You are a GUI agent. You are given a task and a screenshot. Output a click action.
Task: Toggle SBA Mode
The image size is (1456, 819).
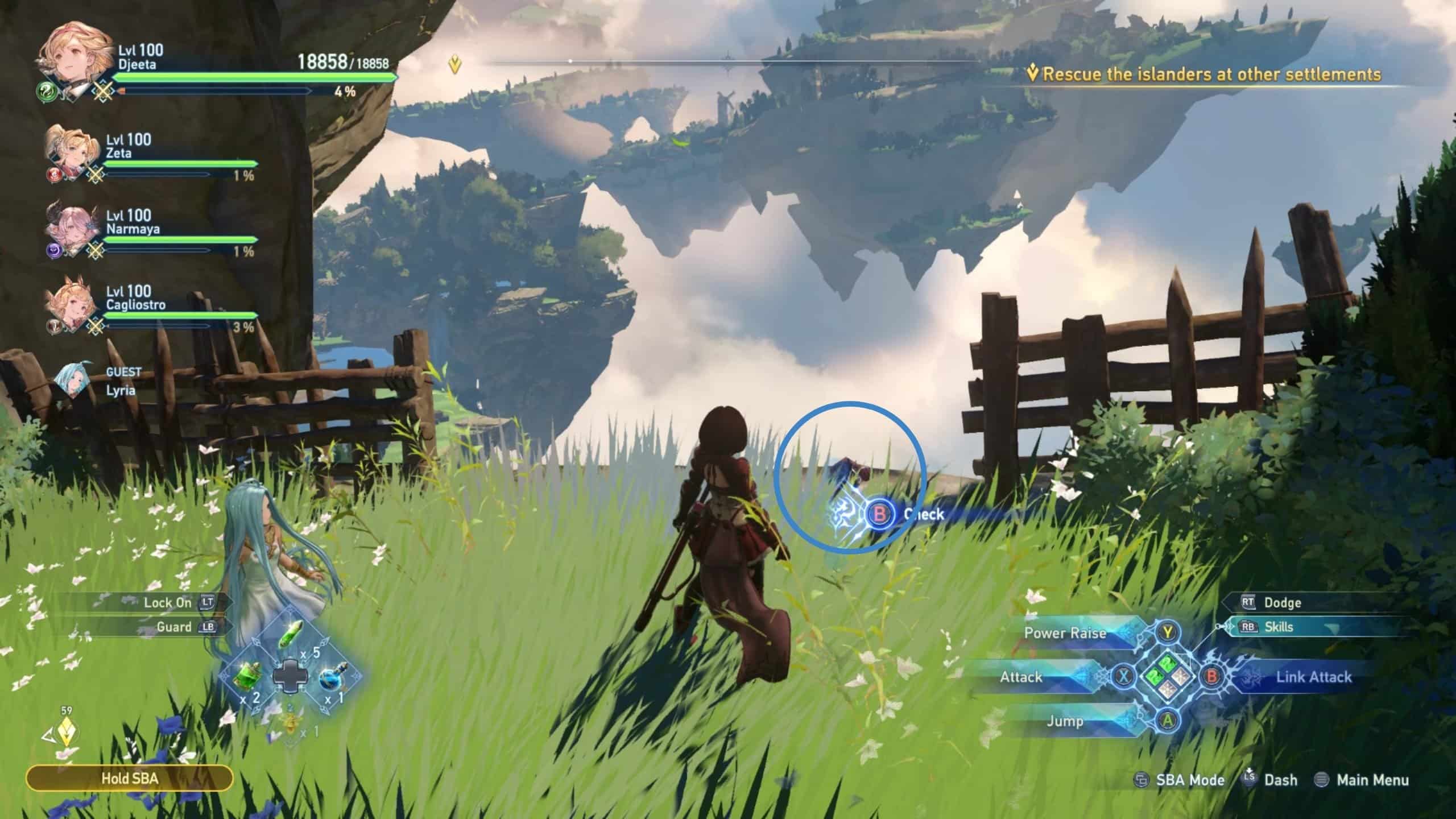coord(1189,780)
